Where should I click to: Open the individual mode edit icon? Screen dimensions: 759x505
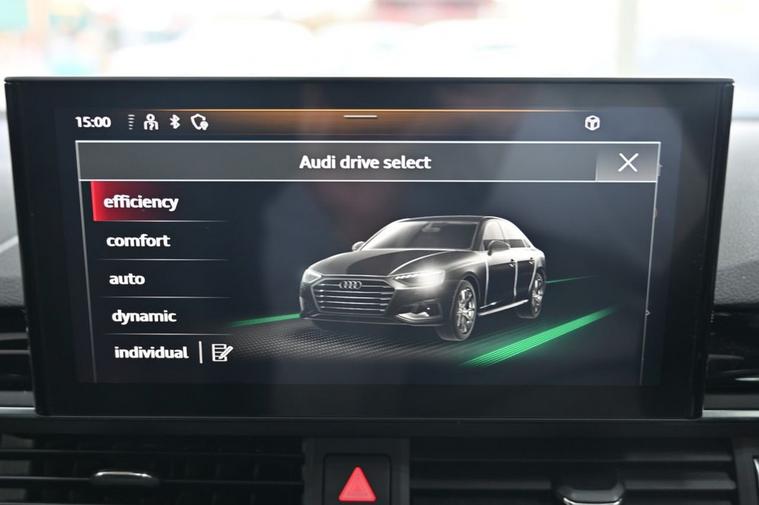tap(222, 352)
